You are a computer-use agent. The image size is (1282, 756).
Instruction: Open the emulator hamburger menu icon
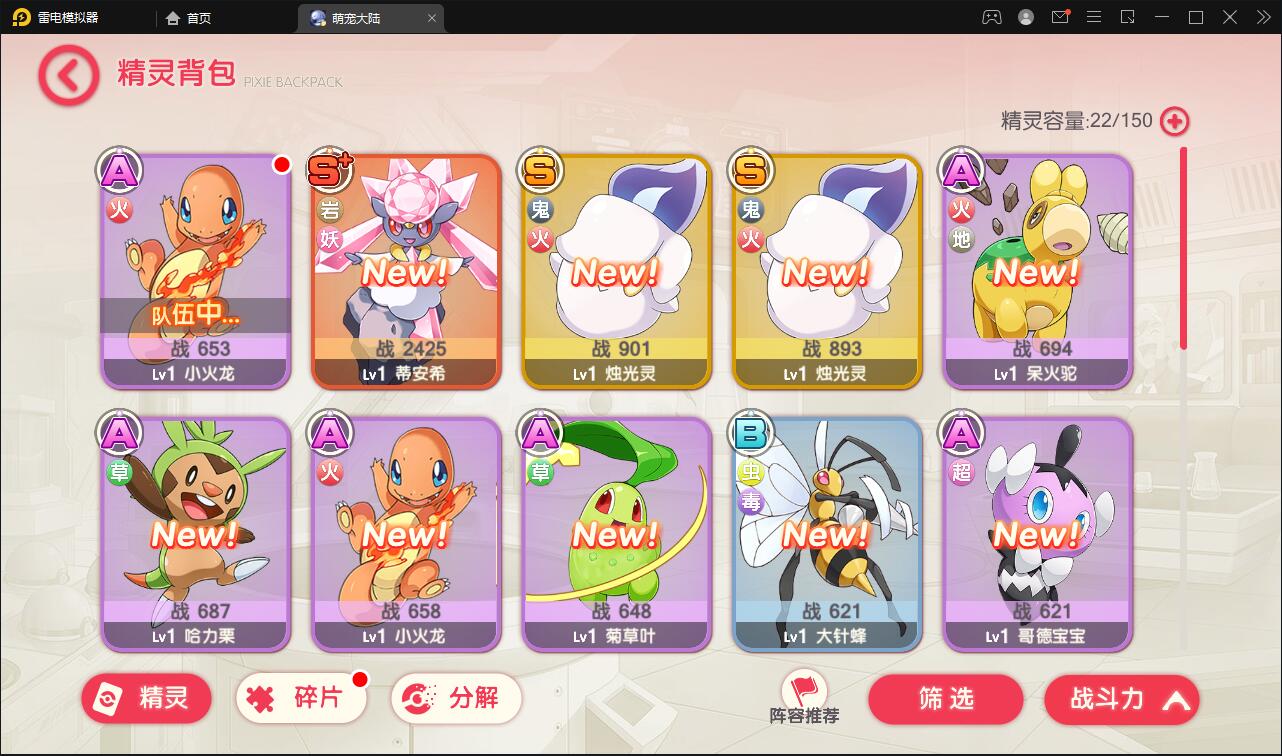(x=1093, y=17)
